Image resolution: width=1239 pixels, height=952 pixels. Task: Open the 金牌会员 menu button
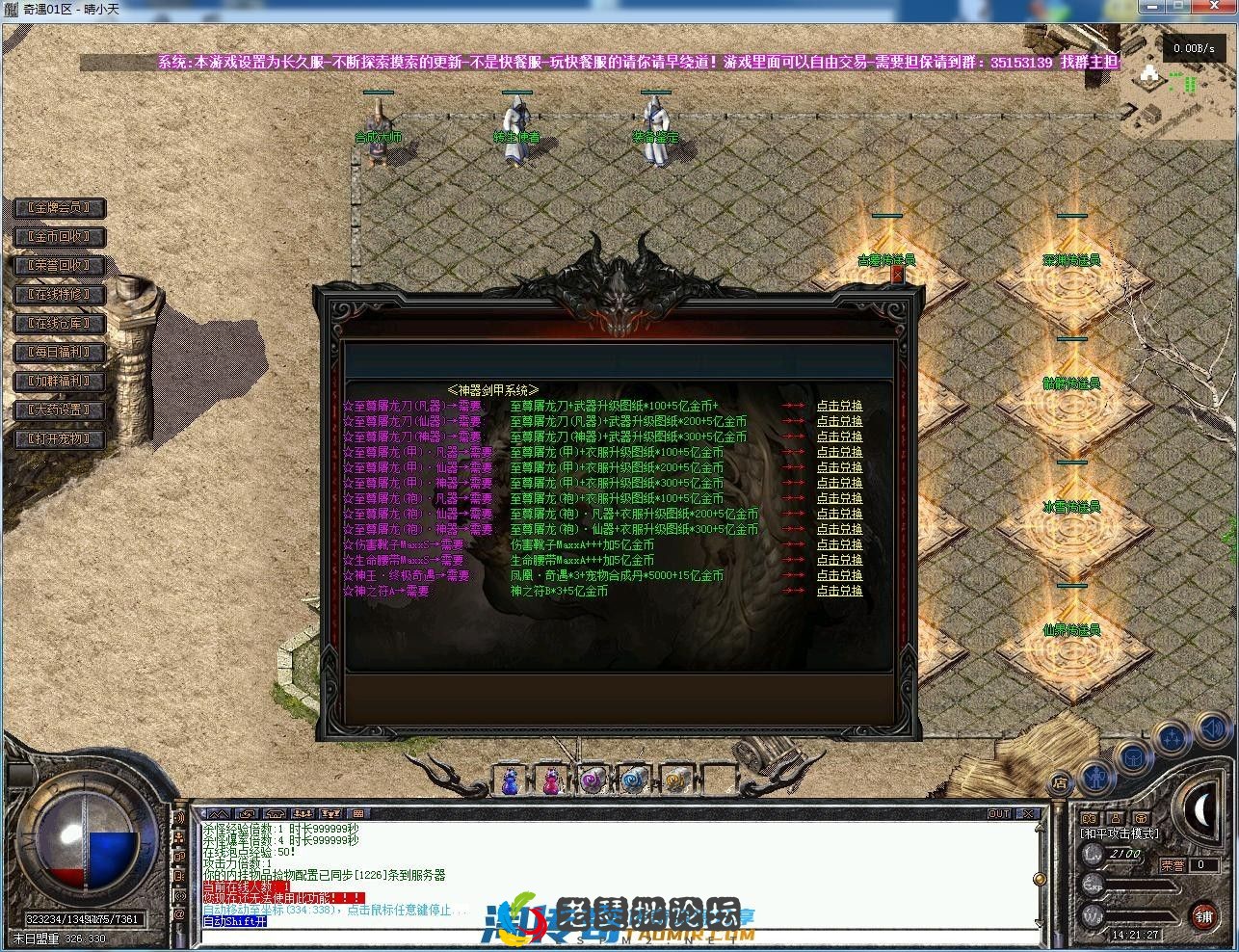coord(58,208)
